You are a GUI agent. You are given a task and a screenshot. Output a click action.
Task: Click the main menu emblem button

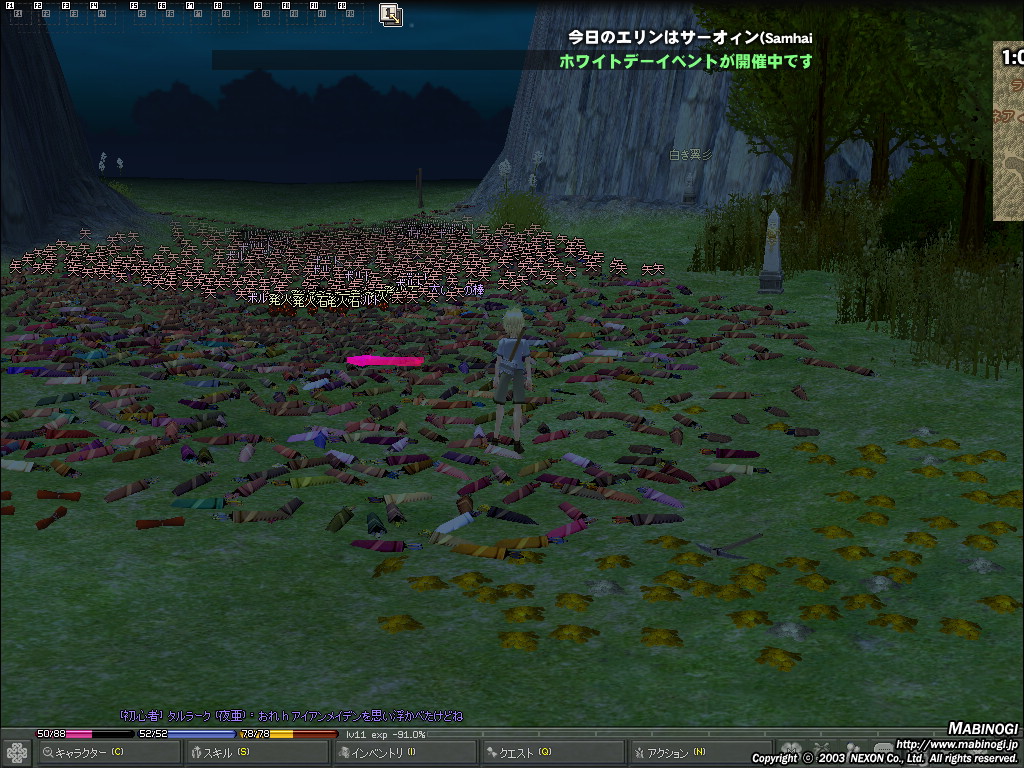pyautogui.click(x=16, y=752)
